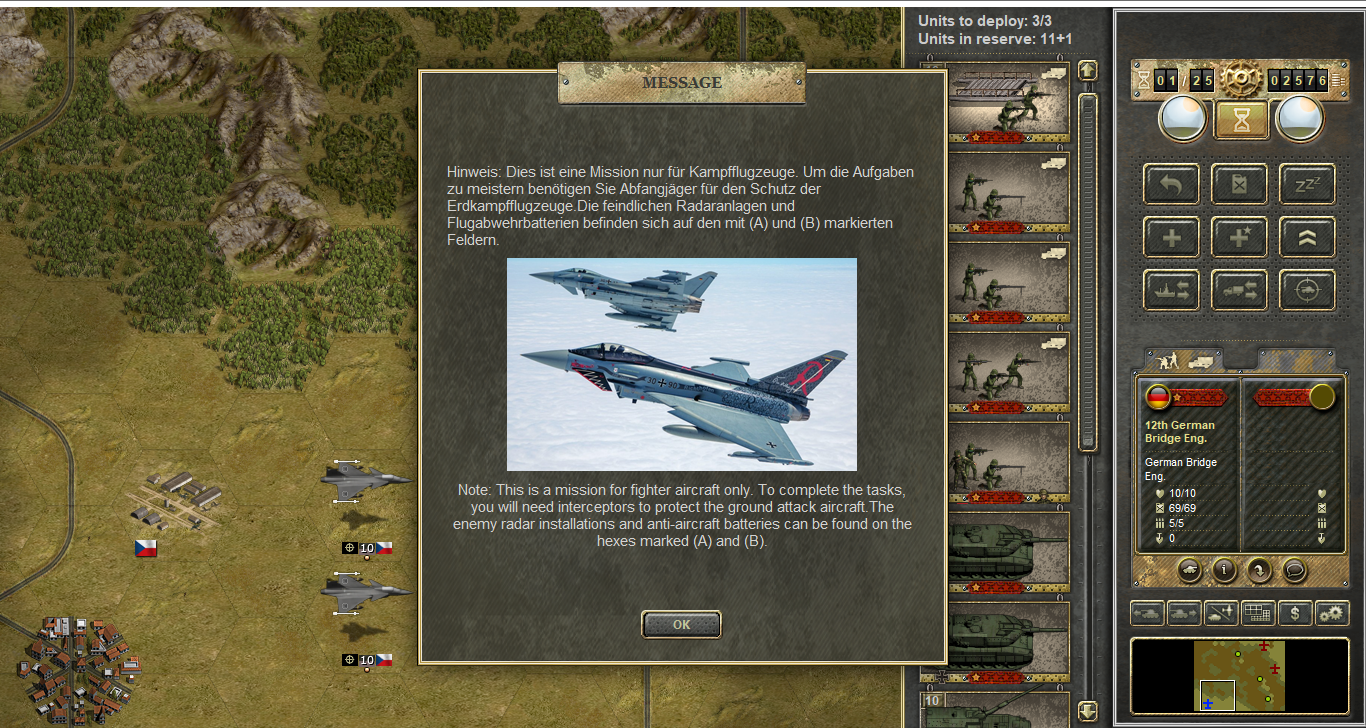The height and width of the screenshot is (728, 1366).
Task: Toggle the ship embark button
Action: 1171,290
